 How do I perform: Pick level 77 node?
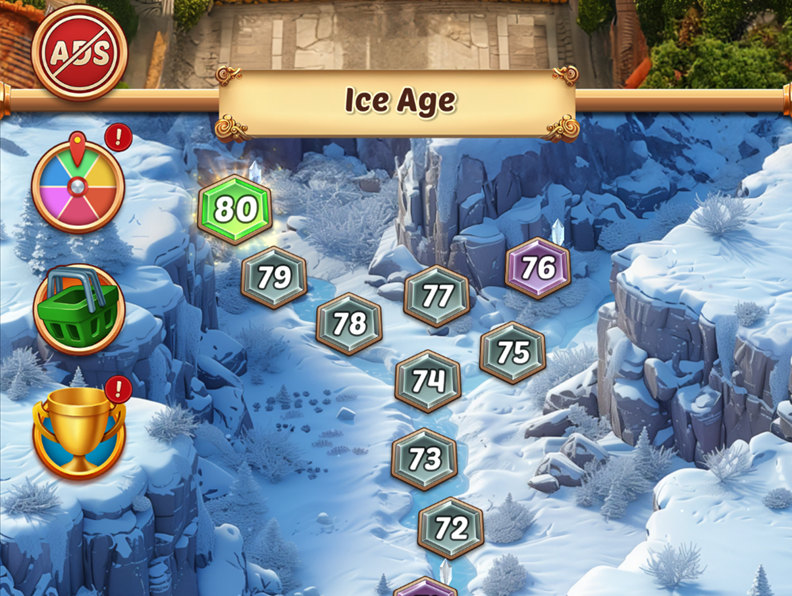click(x=437, y=296)
